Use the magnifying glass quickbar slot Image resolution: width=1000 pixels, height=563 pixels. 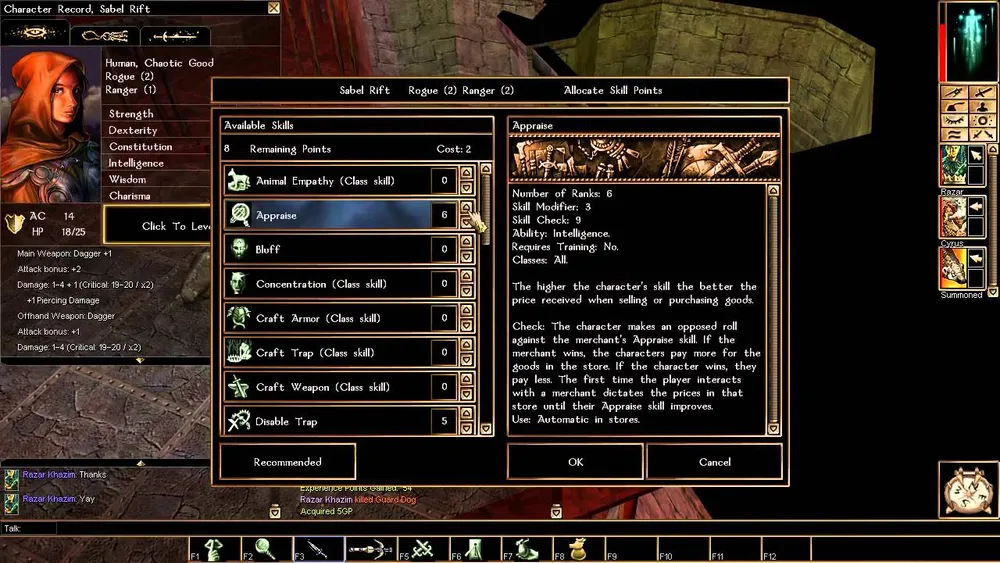267,549
